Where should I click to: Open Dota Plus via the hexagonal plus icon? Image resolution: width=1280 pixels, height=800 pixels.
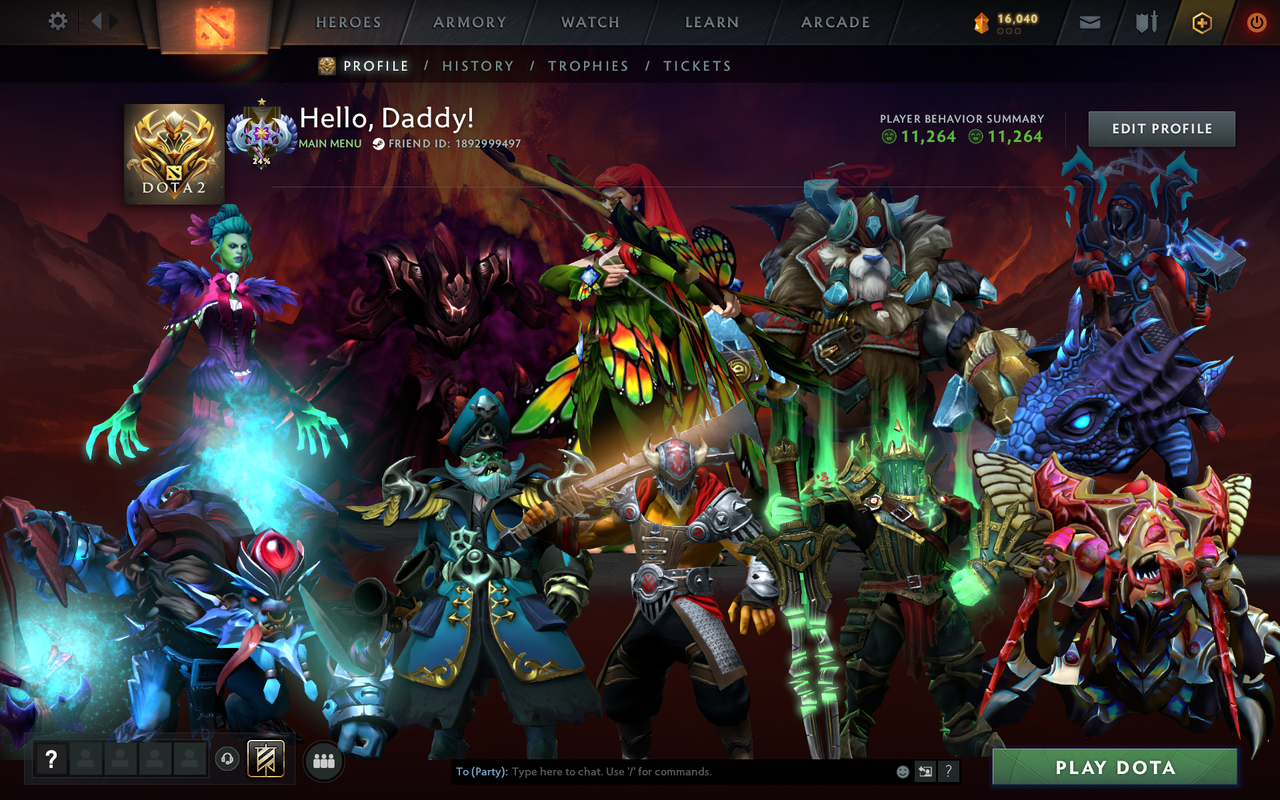1200,21
